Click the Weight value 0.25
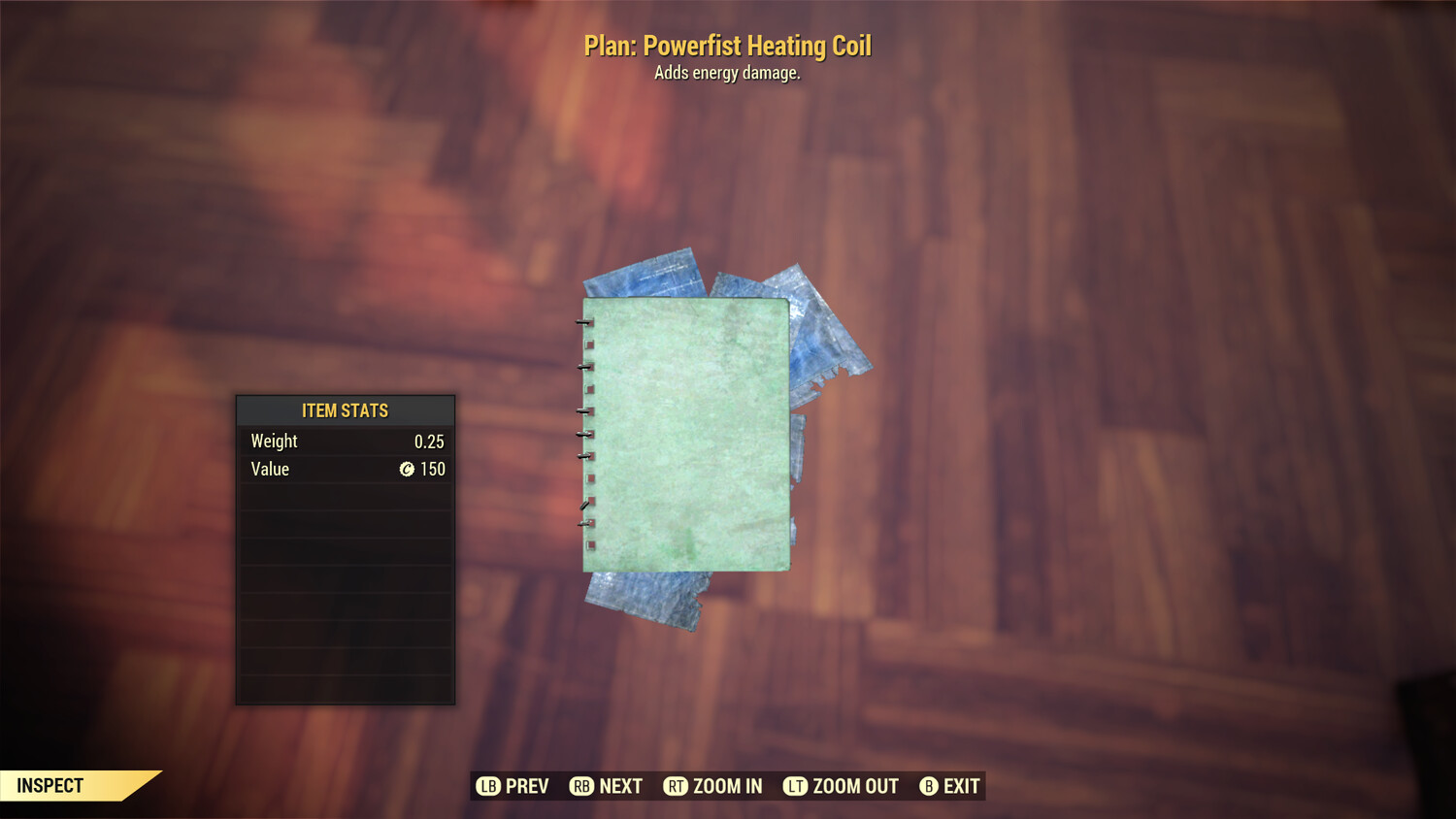Screen dimensions: 1456x819 [431, 441]
